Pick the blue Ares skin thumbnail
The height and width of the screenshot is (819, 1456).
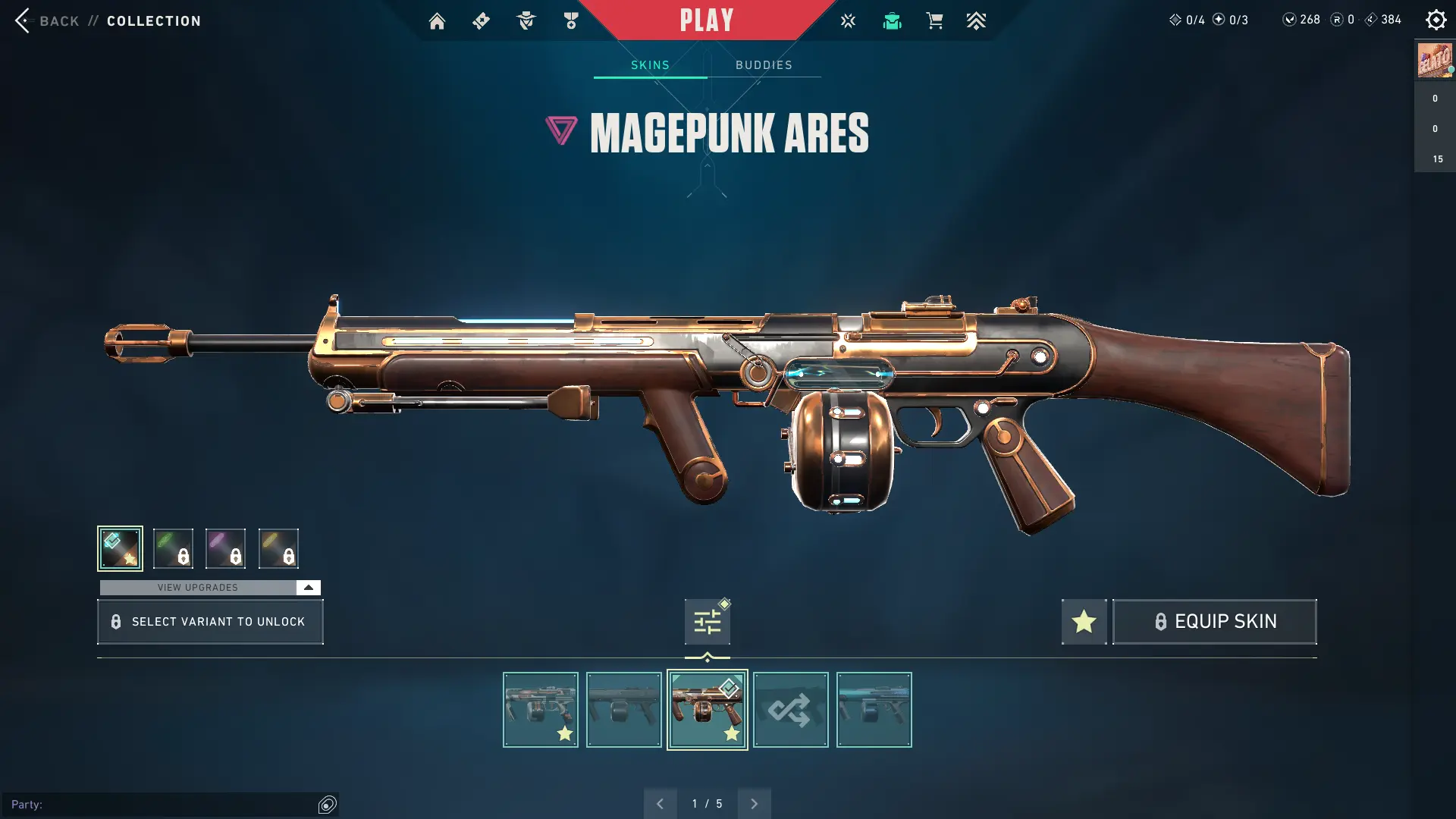(x=874, y=710)
